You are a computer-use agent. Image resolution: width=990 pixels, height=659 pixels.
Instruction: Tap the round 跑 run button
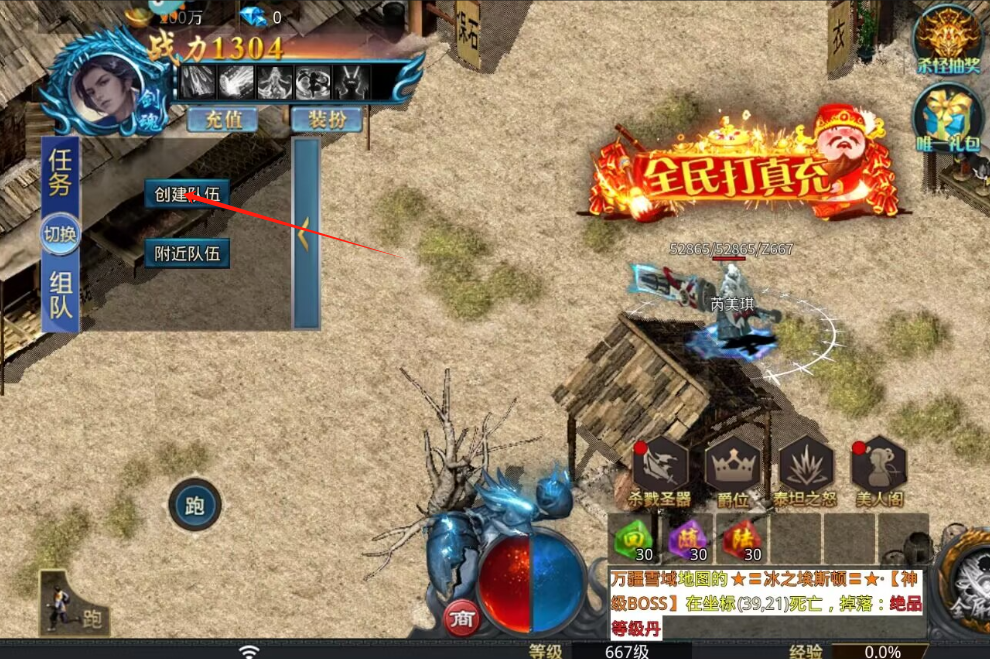point(195,507)
